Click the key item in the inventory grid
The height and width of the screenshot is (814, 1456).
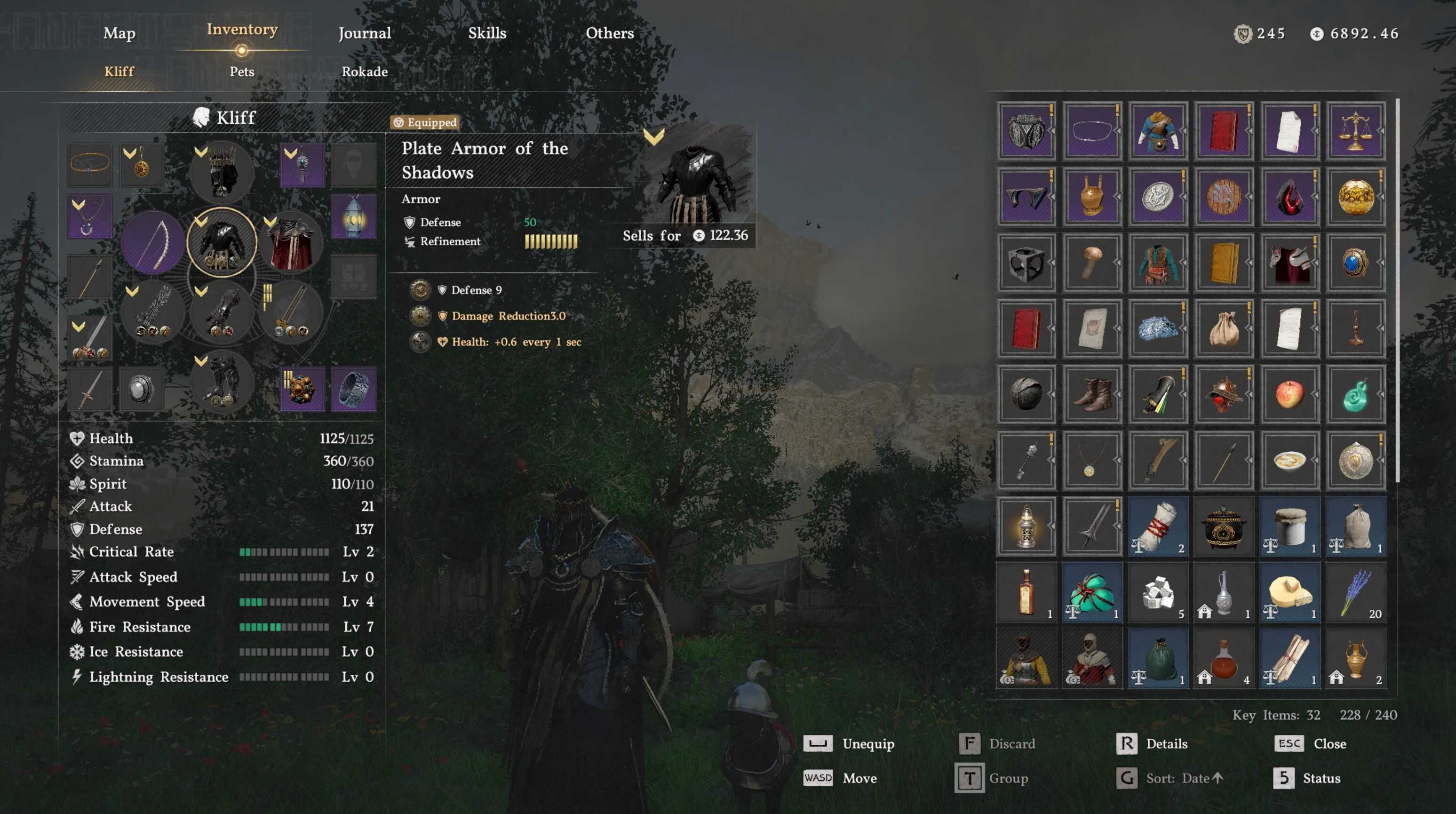[1026, 460]
